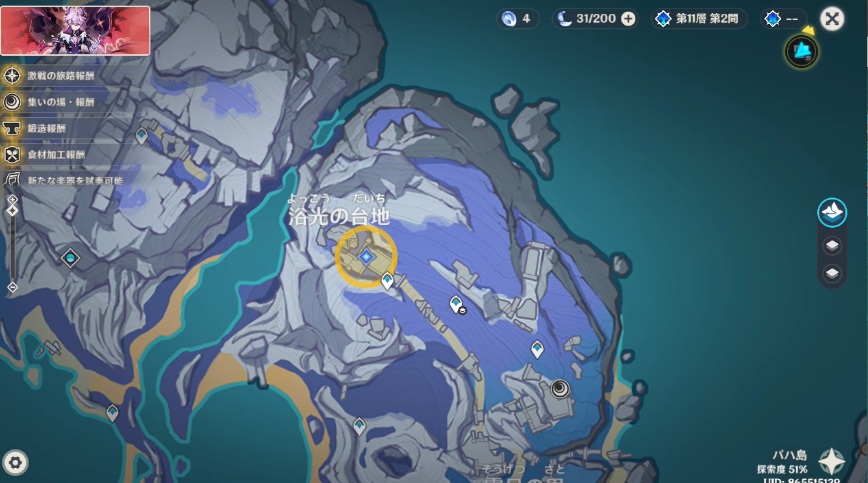Viewport: 868px width, 483px height.
Task: Click the crescent moon marker on the map
Action: coord(558,388)
